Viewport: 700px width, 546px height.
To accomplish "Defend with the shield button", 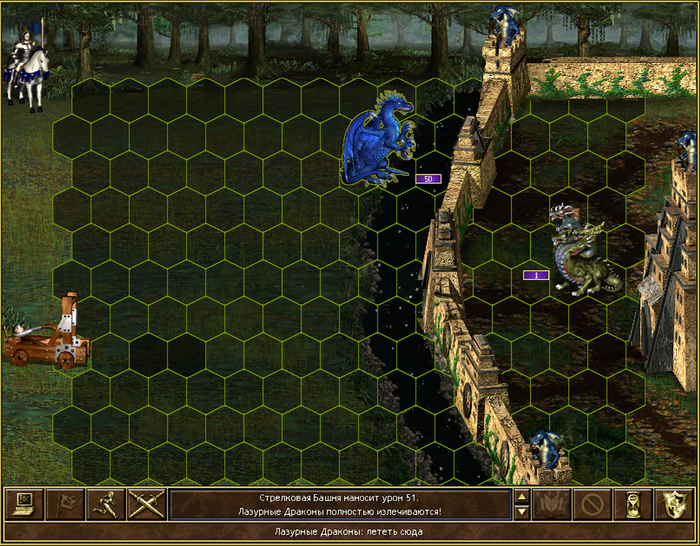I will pyautogui.click(x=674, y=503).
